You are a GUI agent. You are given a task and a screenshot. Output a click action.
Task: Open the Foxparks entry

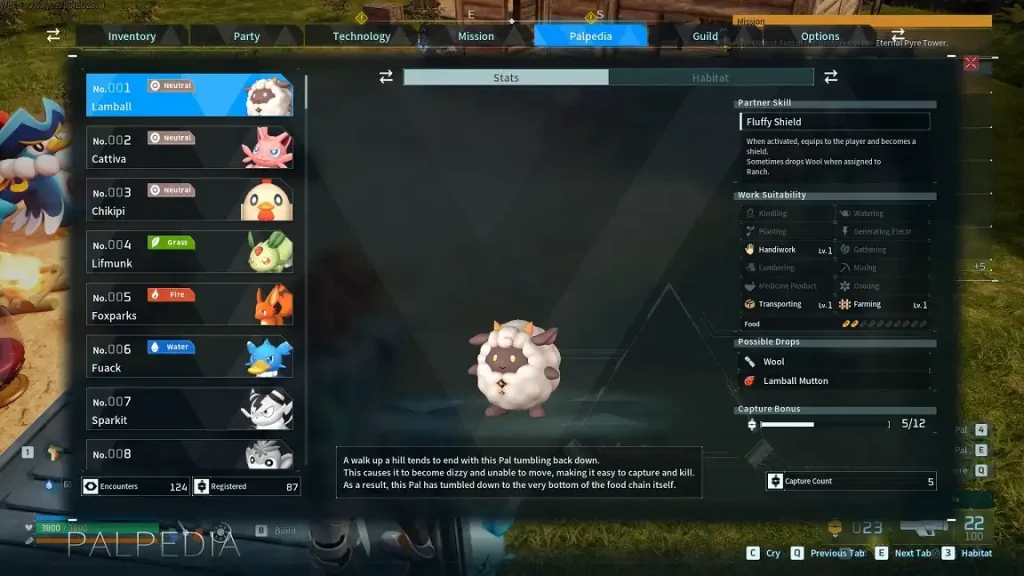(x=189, y=304)
